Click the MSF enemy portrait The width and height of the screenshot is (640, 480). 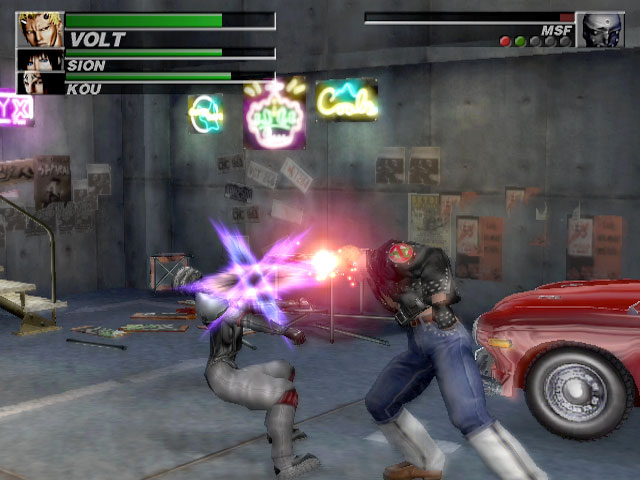tap(600, 30)
